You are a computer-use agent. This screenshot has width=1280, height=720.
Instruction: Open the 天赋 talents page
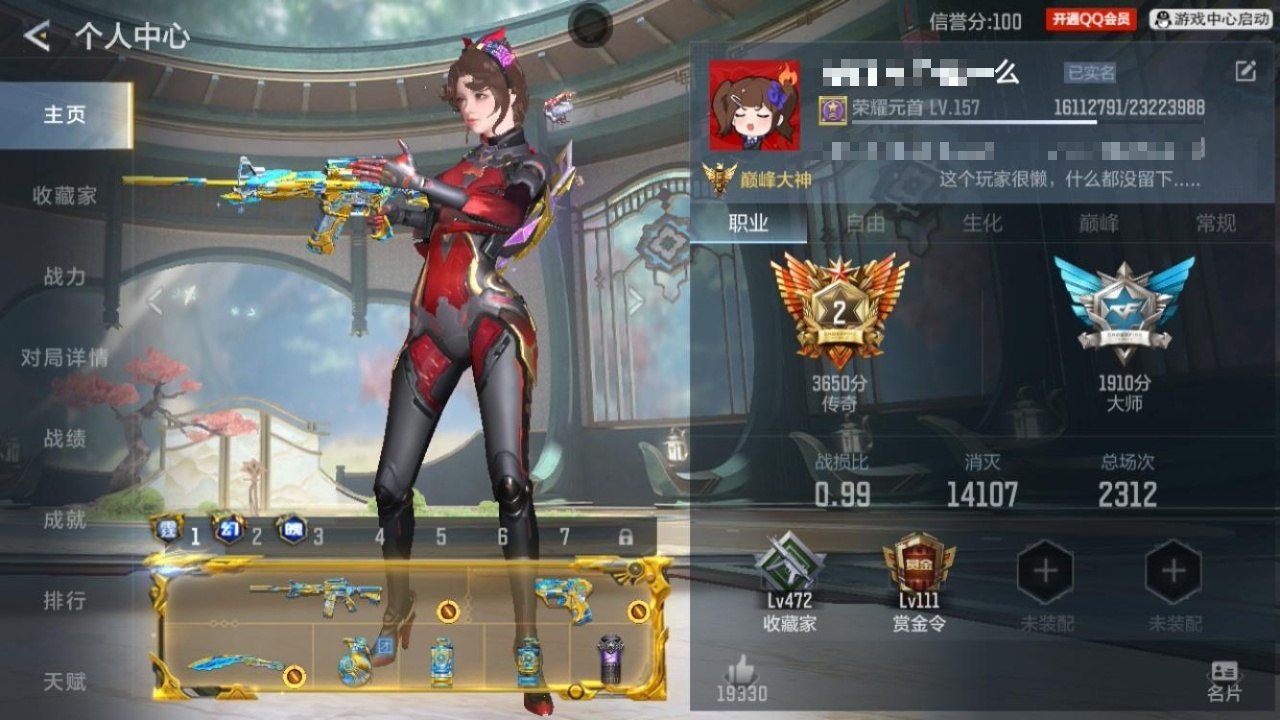(x=64, y=681)
